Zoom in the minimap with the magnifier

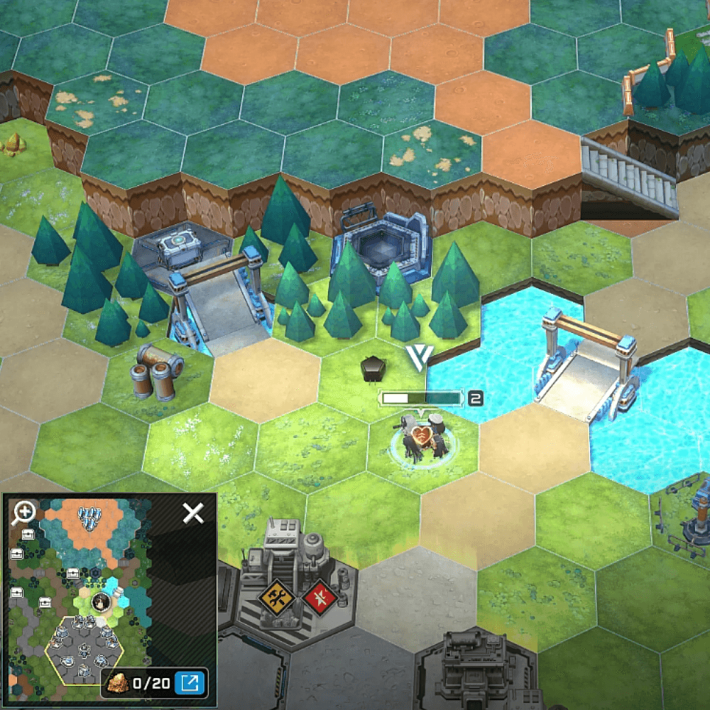23,513
